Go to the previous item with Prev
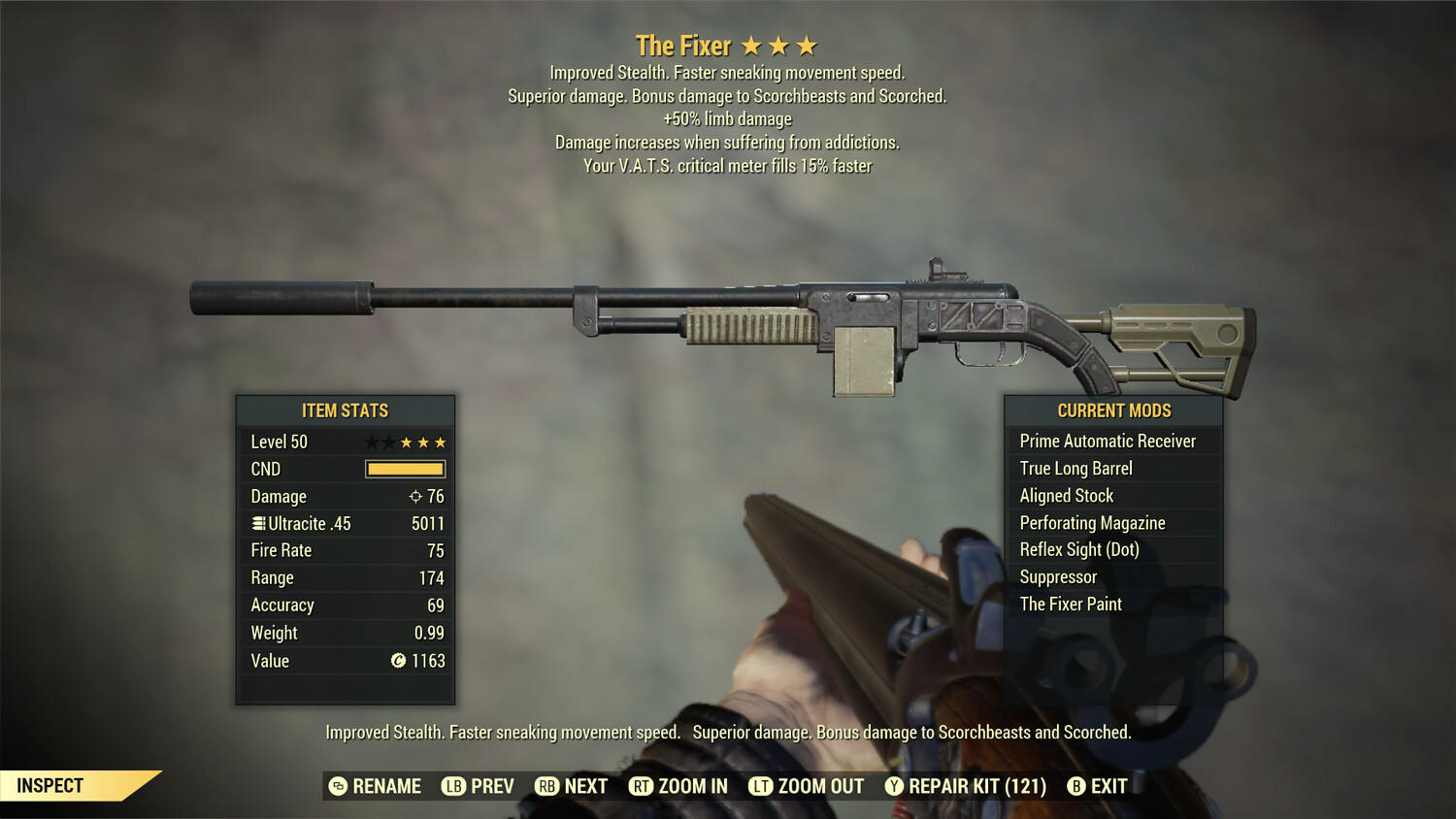 point(479,786)
